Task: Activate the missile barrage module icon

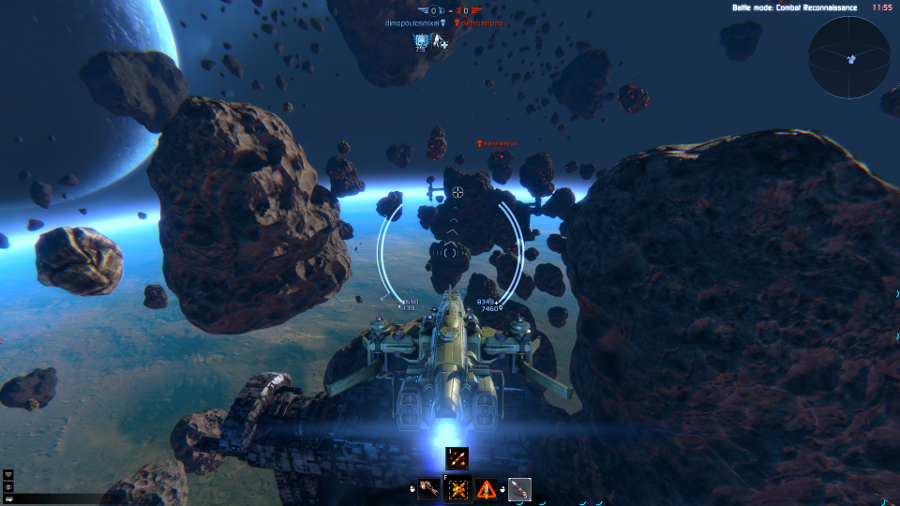Action: (458, 458)
